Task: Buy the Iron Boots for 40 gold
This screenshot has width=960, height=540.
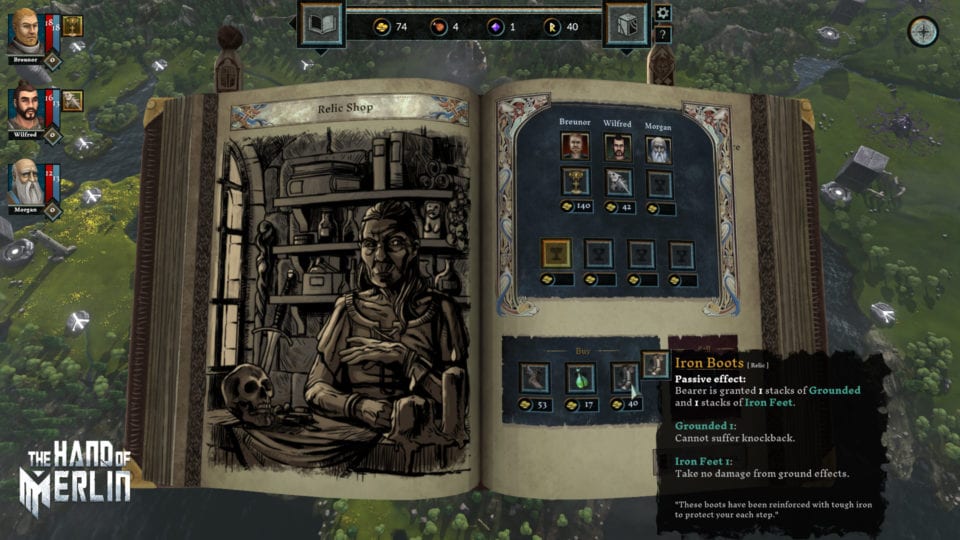Action: tap(625, 377)
